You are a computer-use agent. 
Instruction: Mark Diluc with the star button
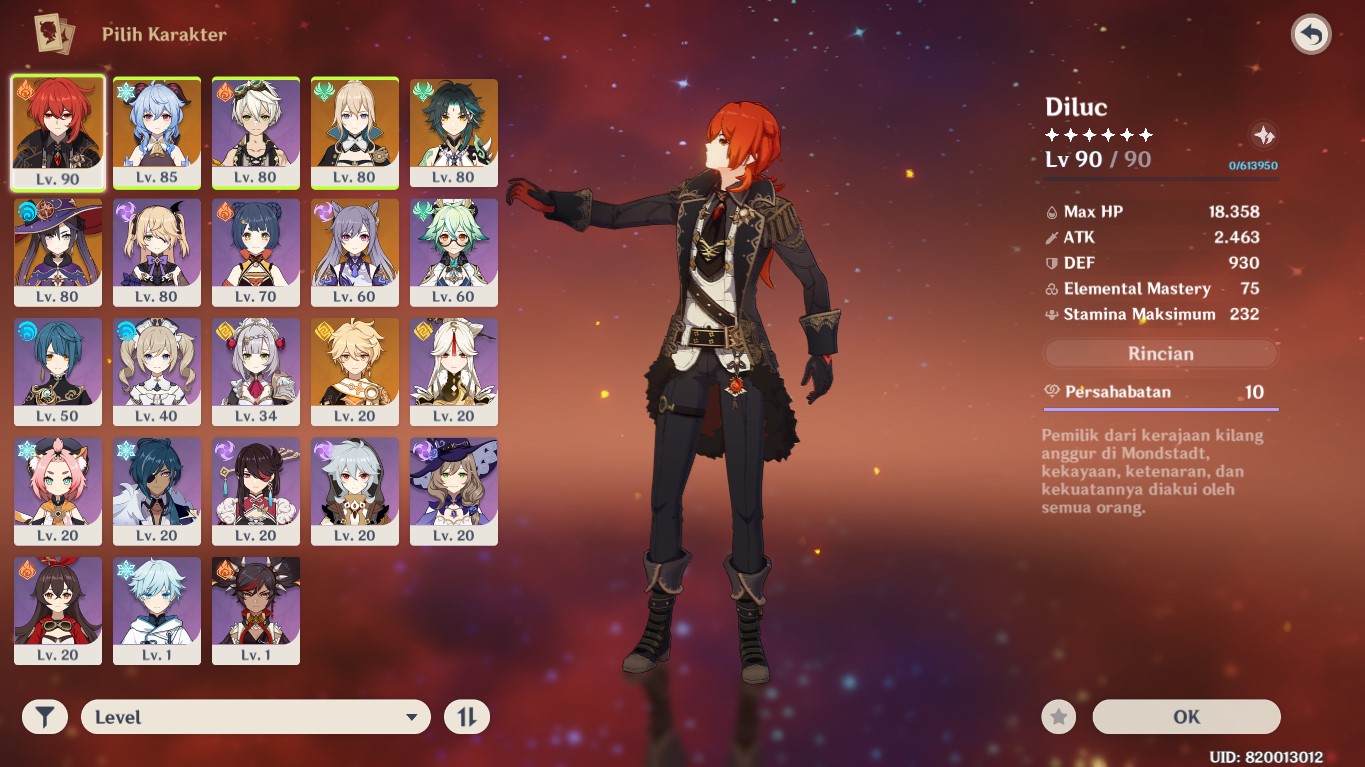[x=1059, y=717]
